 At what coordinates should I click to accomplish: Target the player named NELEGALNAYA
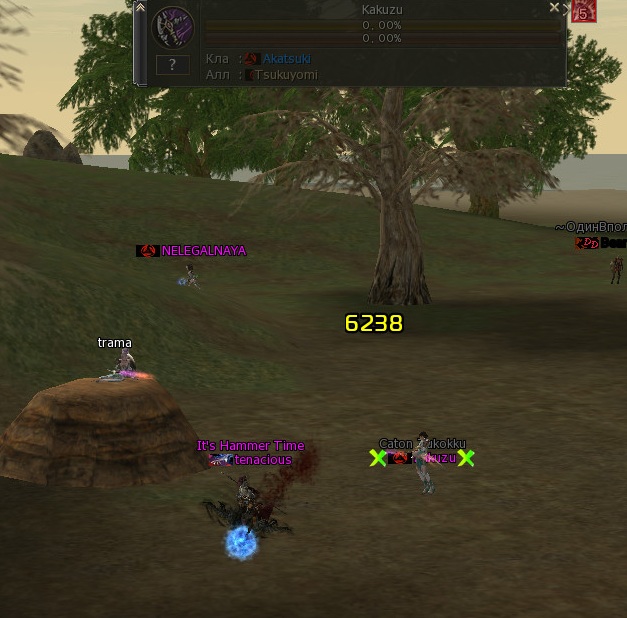click(x=203, y=251)
